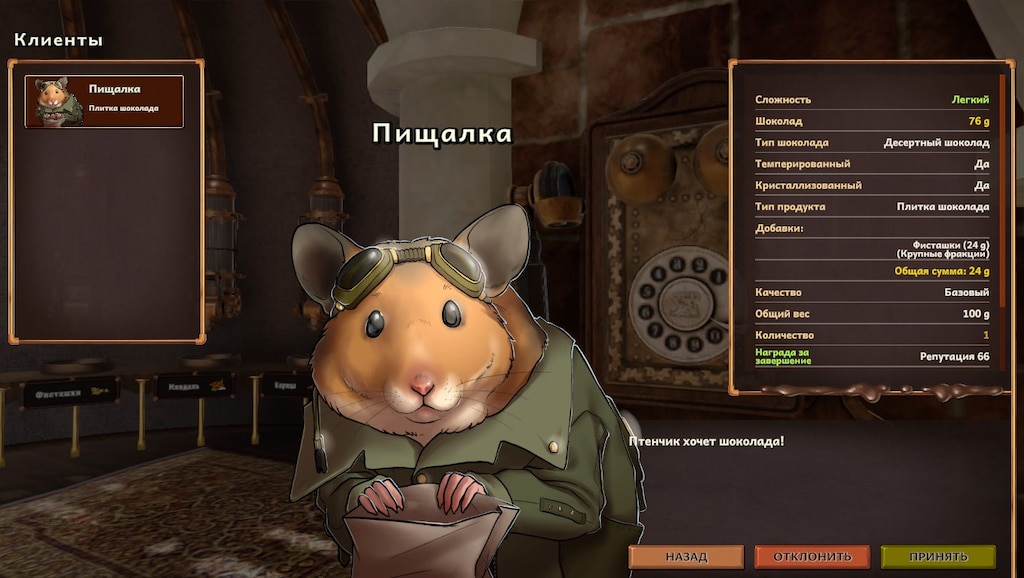Select the Пищалка client entry
Screen dimensions: 1024x578
[x=104, y=101]
